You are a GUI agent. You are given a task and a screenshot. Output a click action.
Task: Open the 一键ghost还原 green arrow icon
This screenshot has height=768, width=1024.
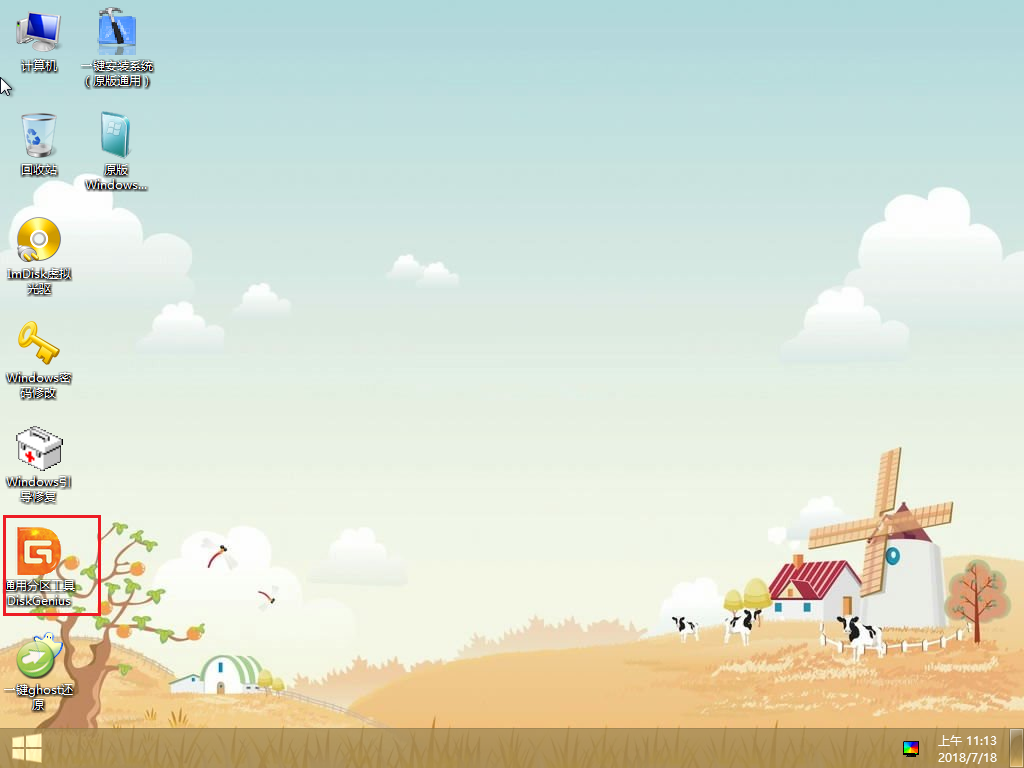tap(38, 658)
